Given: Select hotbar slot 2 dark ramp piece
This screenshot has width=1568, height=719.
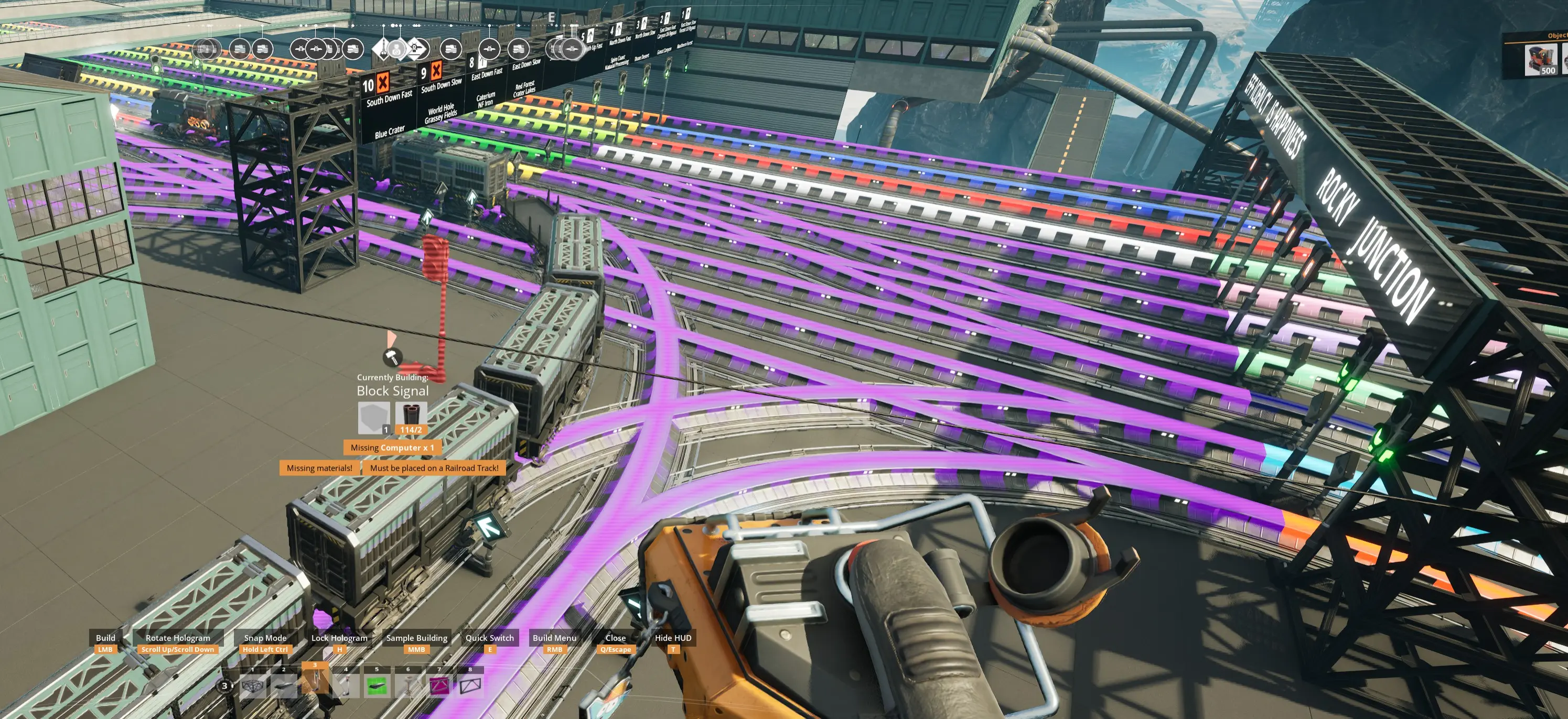Looking at the screenshot, I should pos(284,685).
